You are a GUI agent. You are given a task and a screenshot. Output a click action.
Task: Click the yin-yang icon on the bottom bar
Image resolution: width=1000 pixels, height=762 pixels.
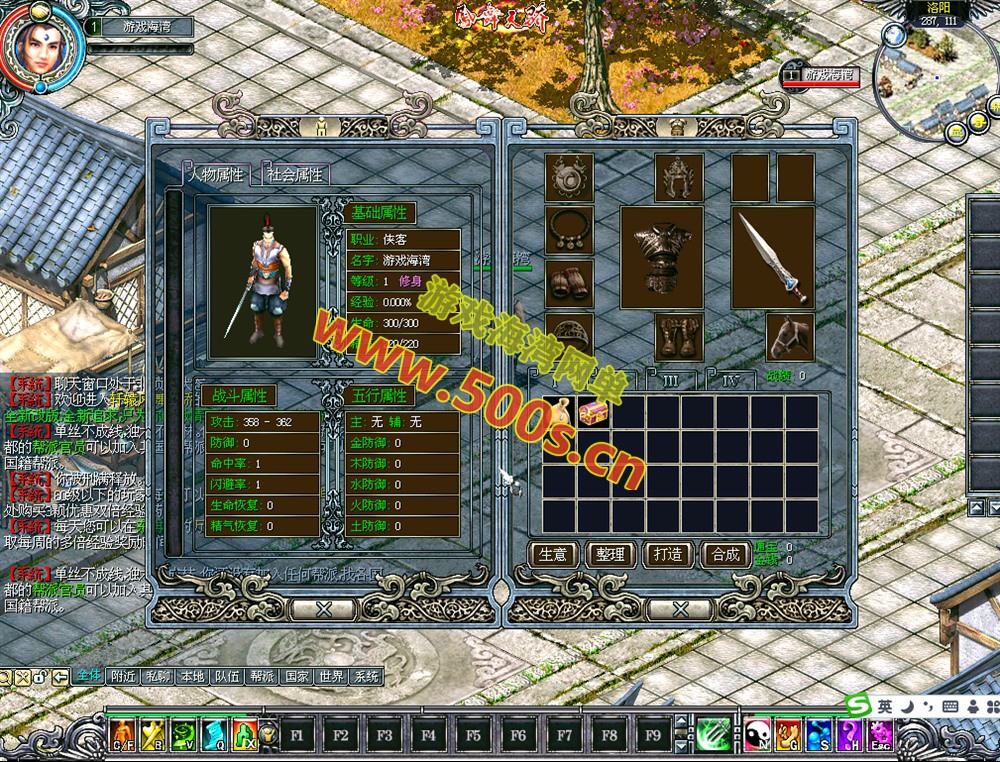pos(757,736)
